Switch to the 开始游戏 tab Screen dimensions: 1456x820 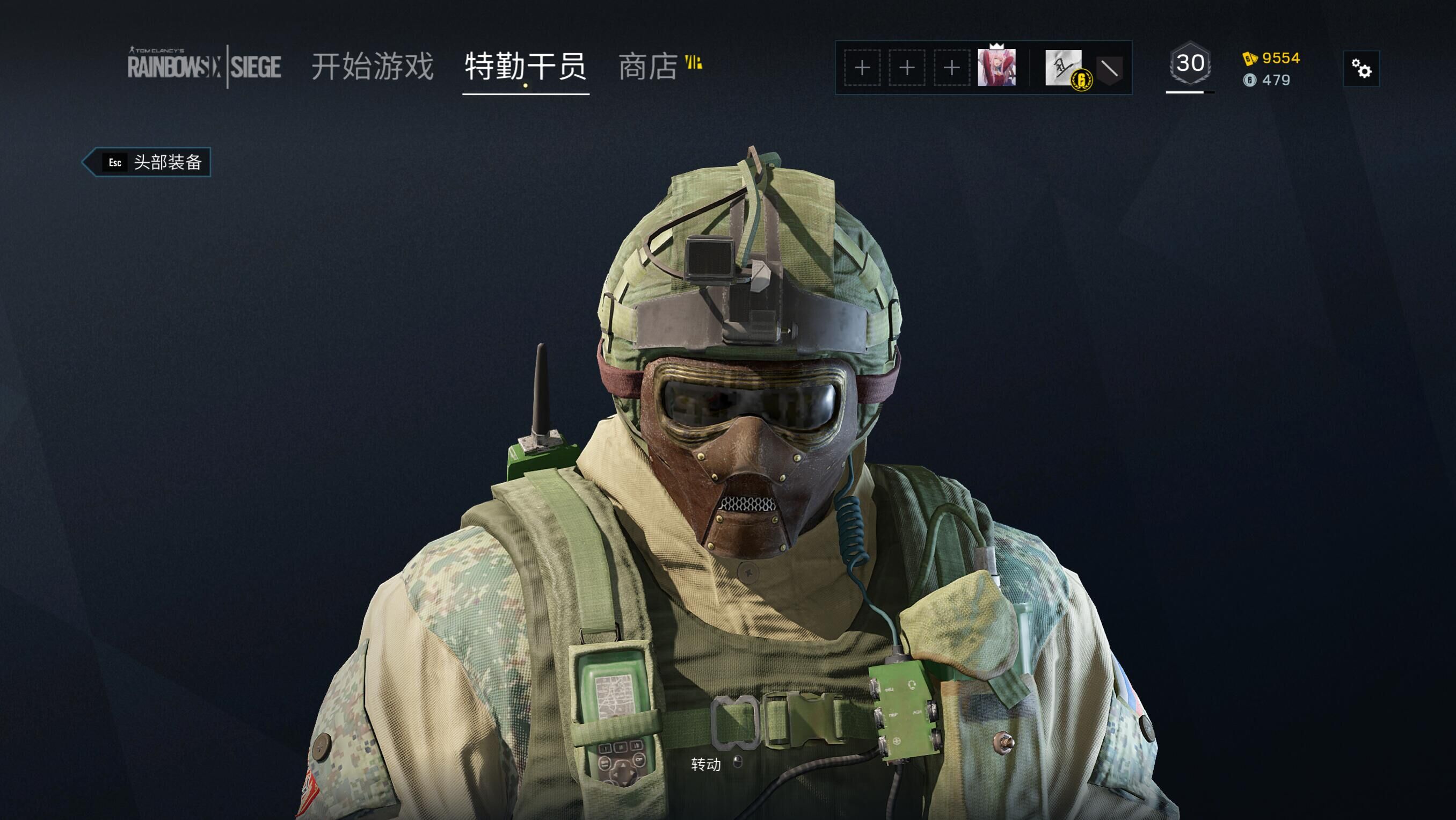pos(373,66)
